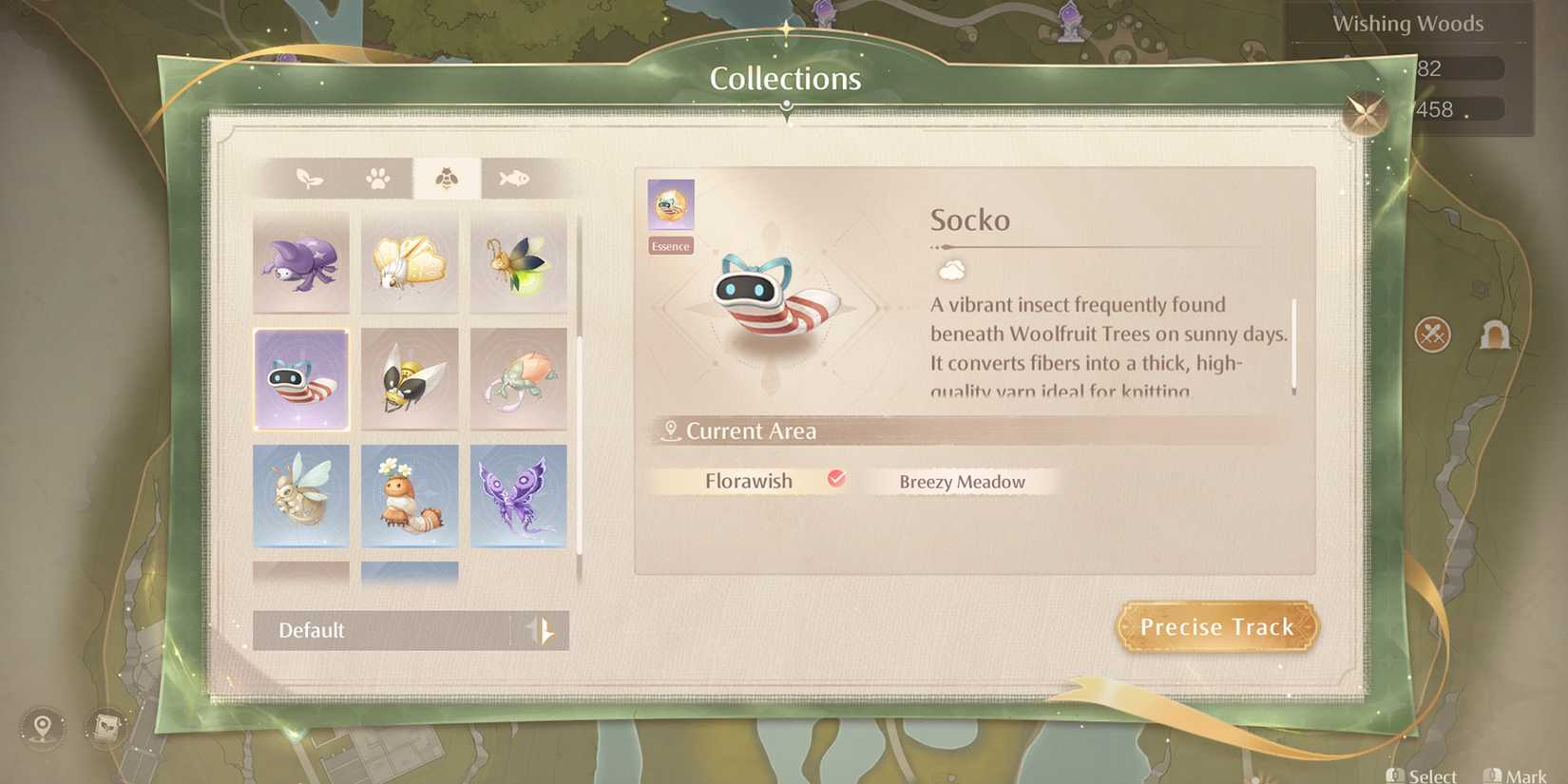
Task: Open the bee collection tab icon
Action: (x=446, y=177)
